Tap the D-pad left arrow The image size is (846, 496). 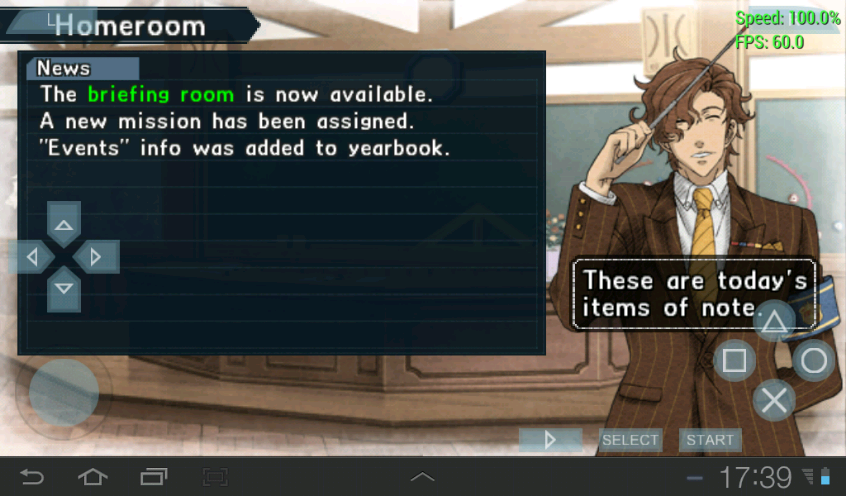33,257
